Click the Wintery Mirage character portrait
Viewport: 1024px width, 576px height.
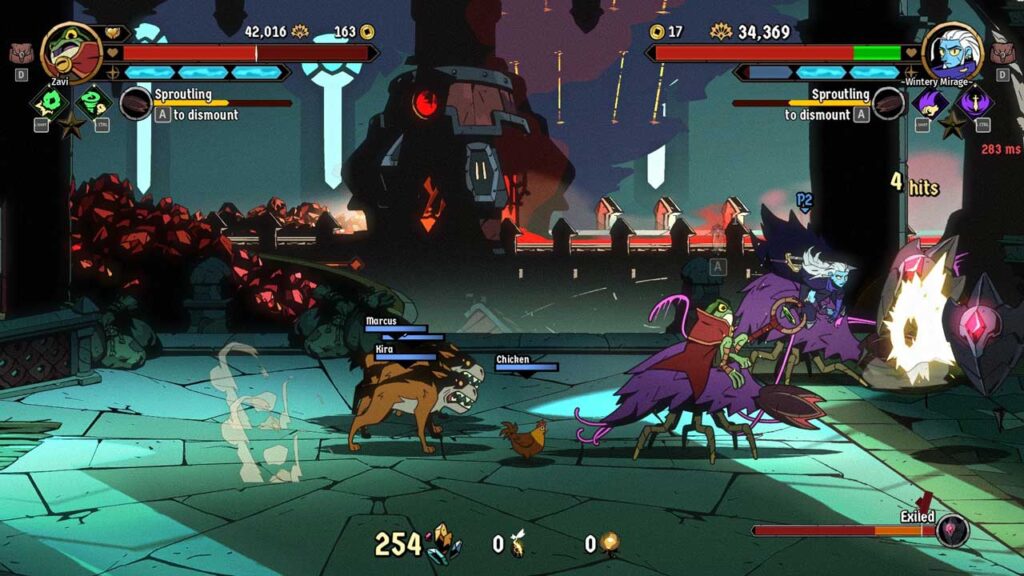[x=951, y=51]
